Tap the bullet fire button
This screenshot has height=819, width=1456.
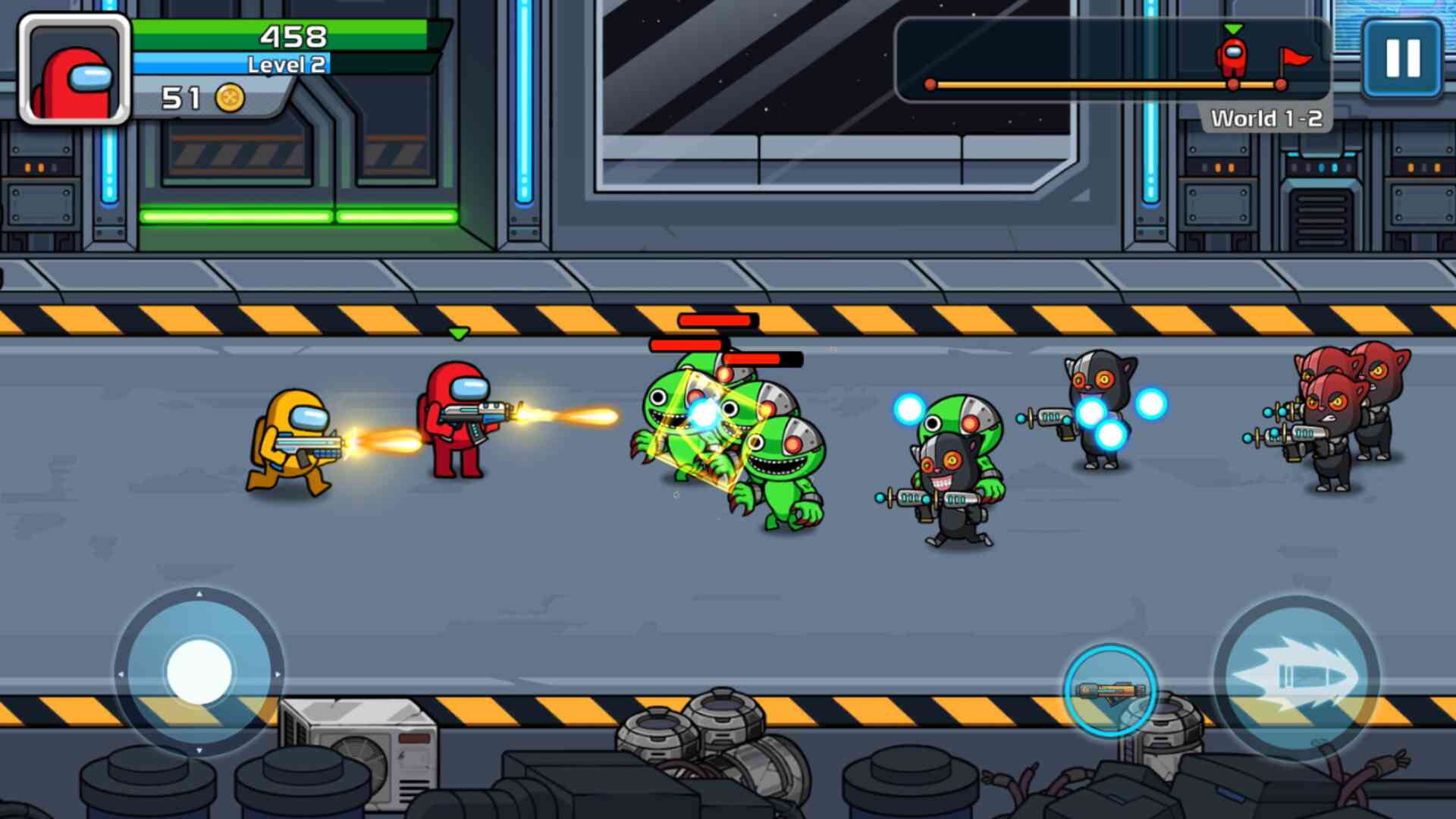(1297, 677)
